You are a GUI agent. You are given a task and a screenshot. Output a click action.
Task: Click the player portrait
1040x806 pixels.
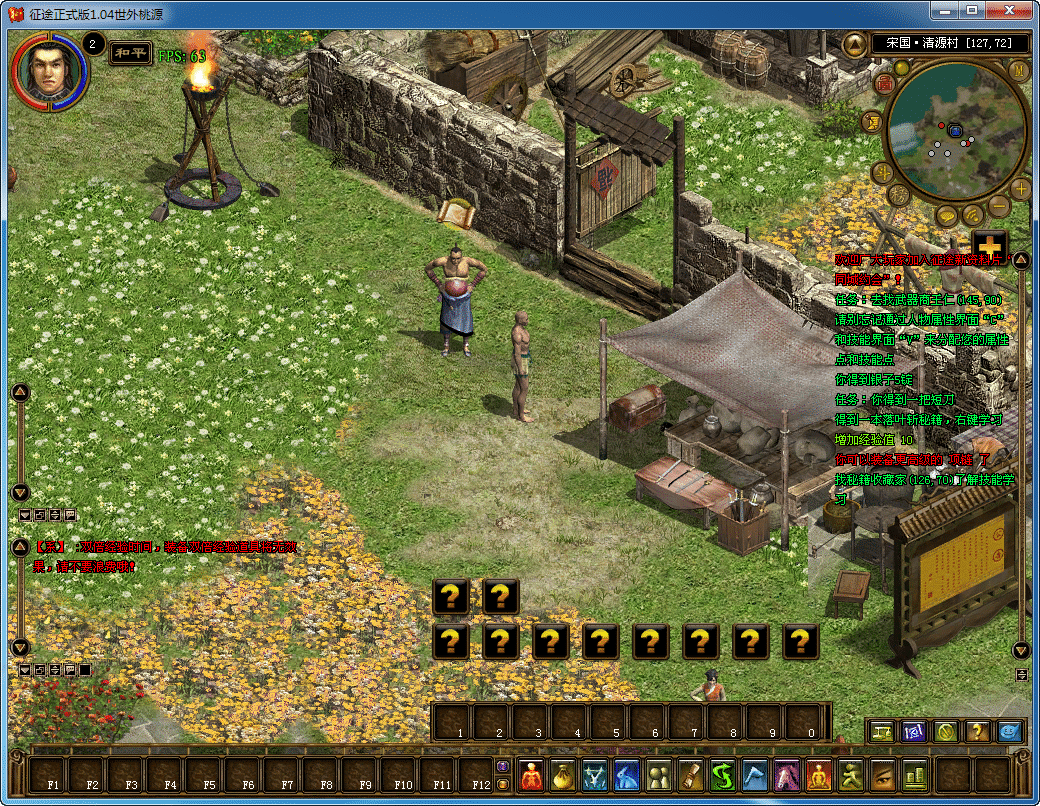49,70
